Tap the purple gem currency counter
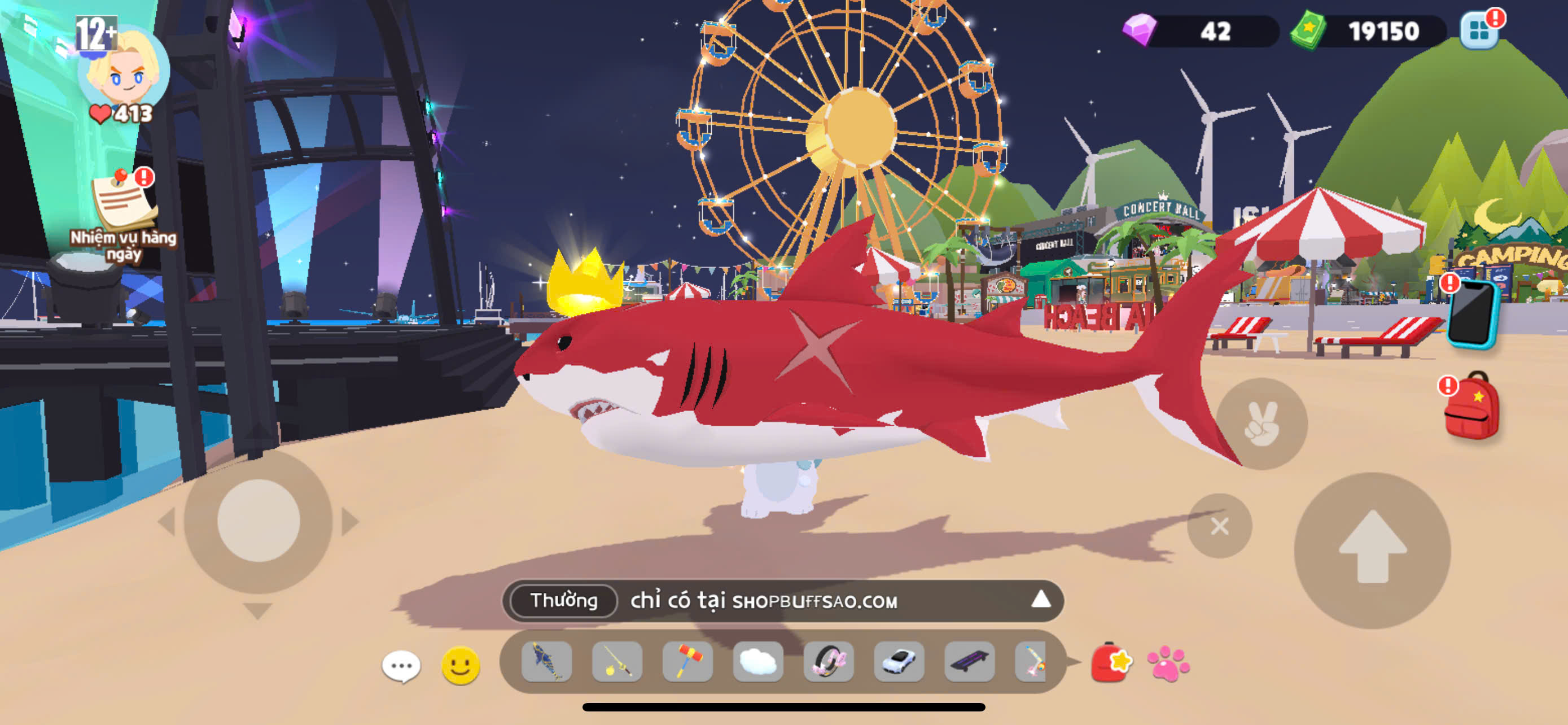Viewport: 1568px width, 725px height. click(x=1199, y=30)
